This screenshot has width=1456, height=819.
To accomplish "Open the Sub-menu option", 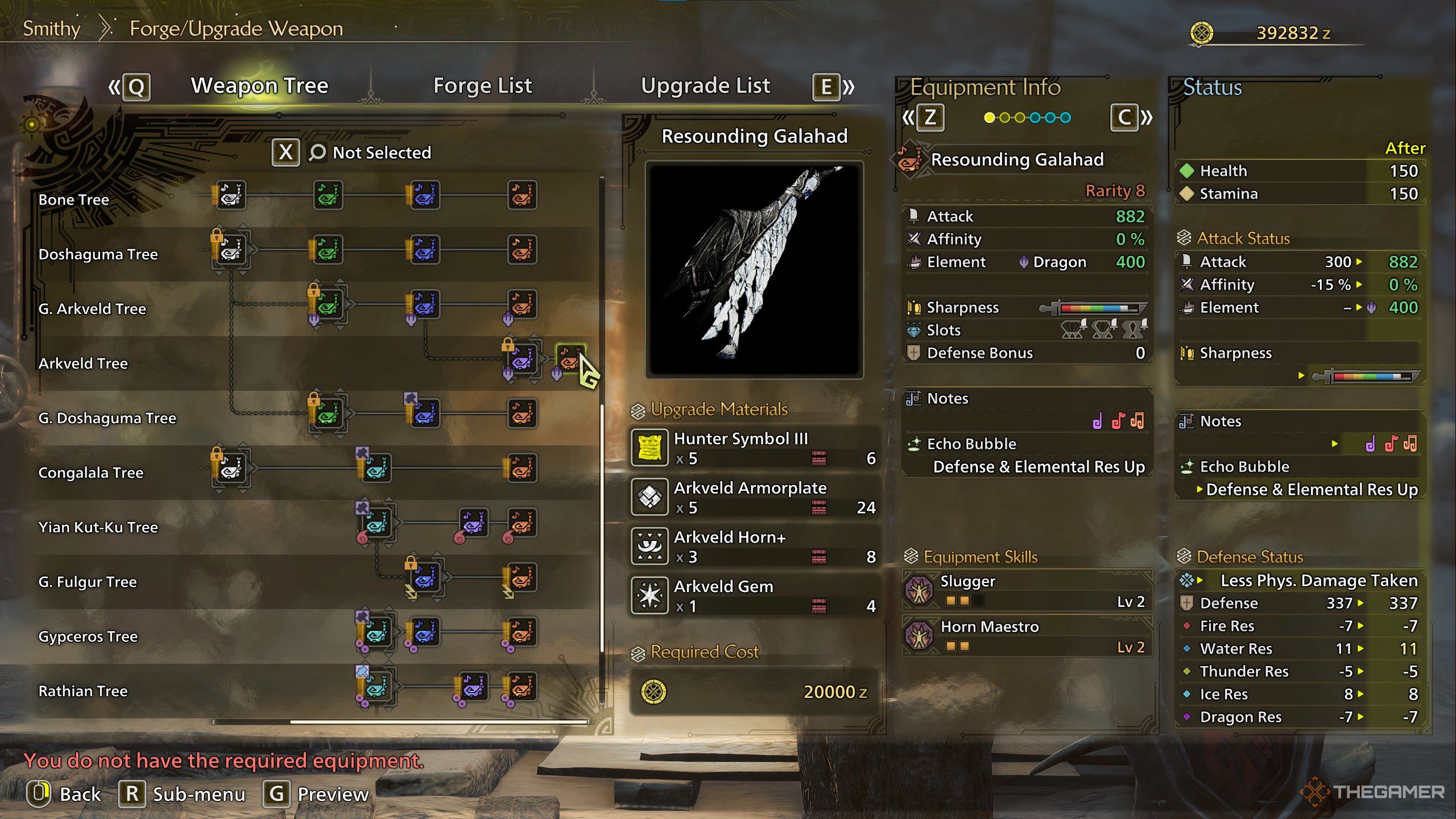I will (x=182, y=794).
